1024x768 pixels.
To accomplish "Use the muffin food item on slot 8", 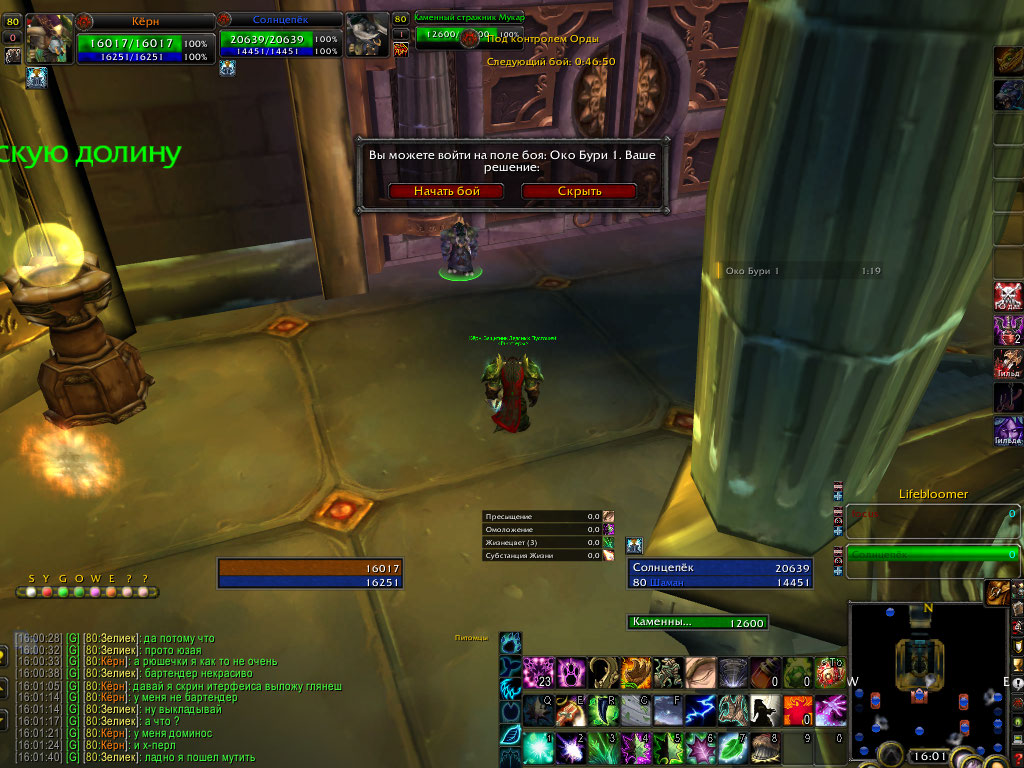I will click(767, 746).
